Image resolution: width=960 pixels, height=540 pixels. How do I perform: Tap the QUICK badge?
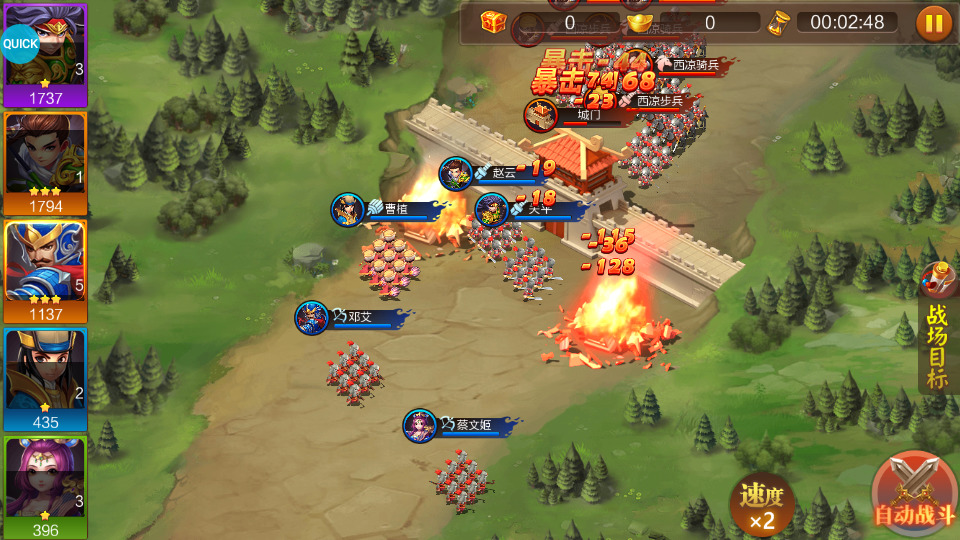(19, 44)
